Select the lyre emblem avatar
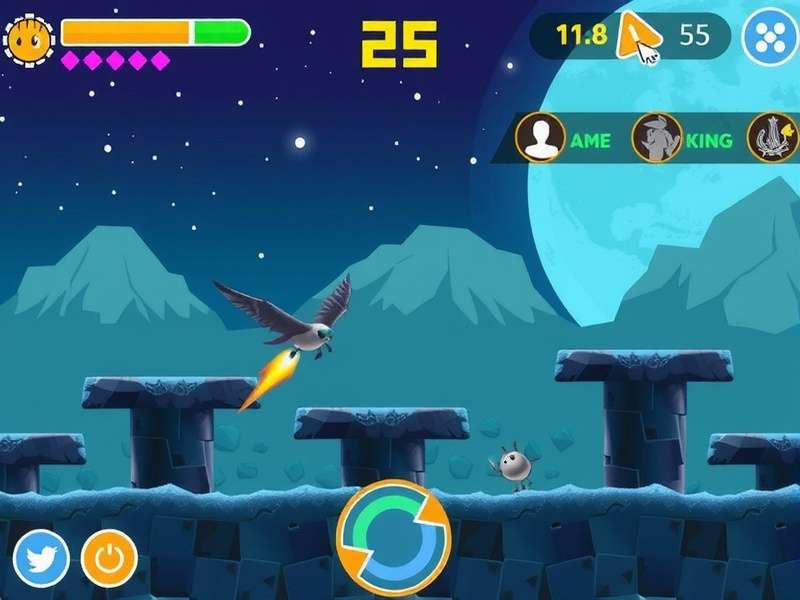Screen dimensions: 800x600 click(x=773, y=138)
